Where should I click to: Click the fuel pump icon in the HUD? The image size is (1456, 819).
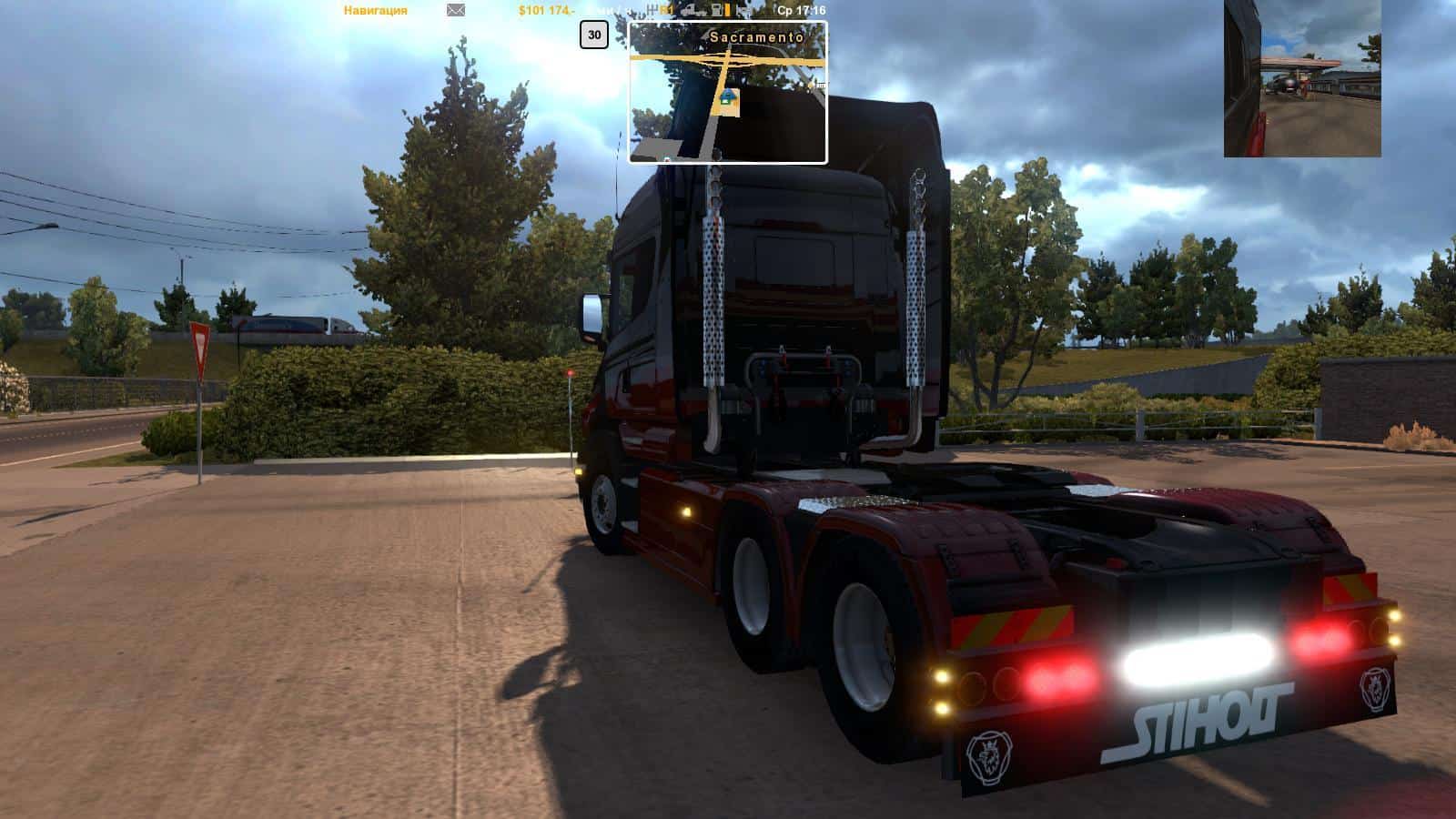pos(715,10)
